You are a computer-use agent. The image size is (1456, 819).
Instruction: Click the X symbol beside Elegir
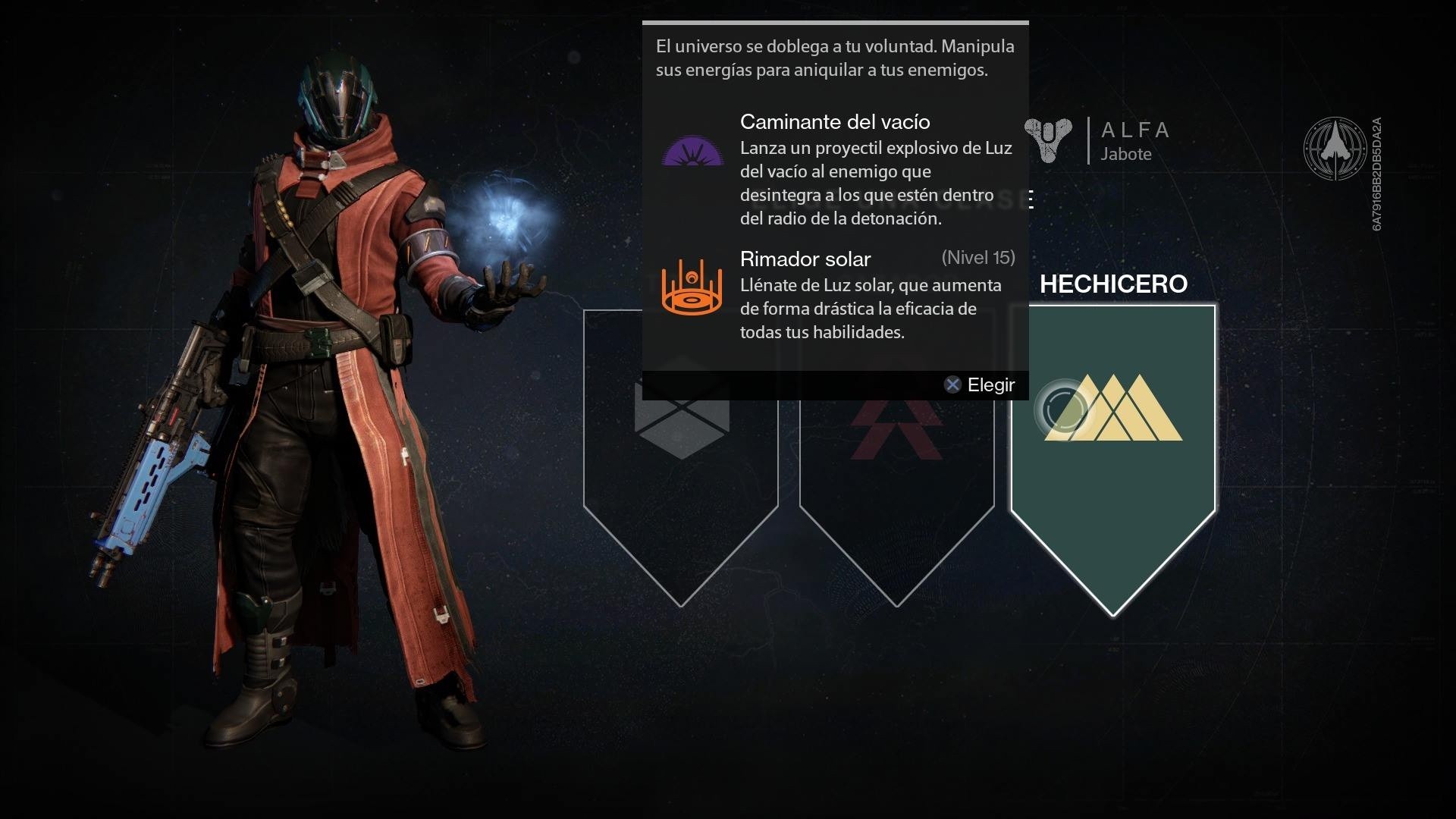click(x=954, y=384)
